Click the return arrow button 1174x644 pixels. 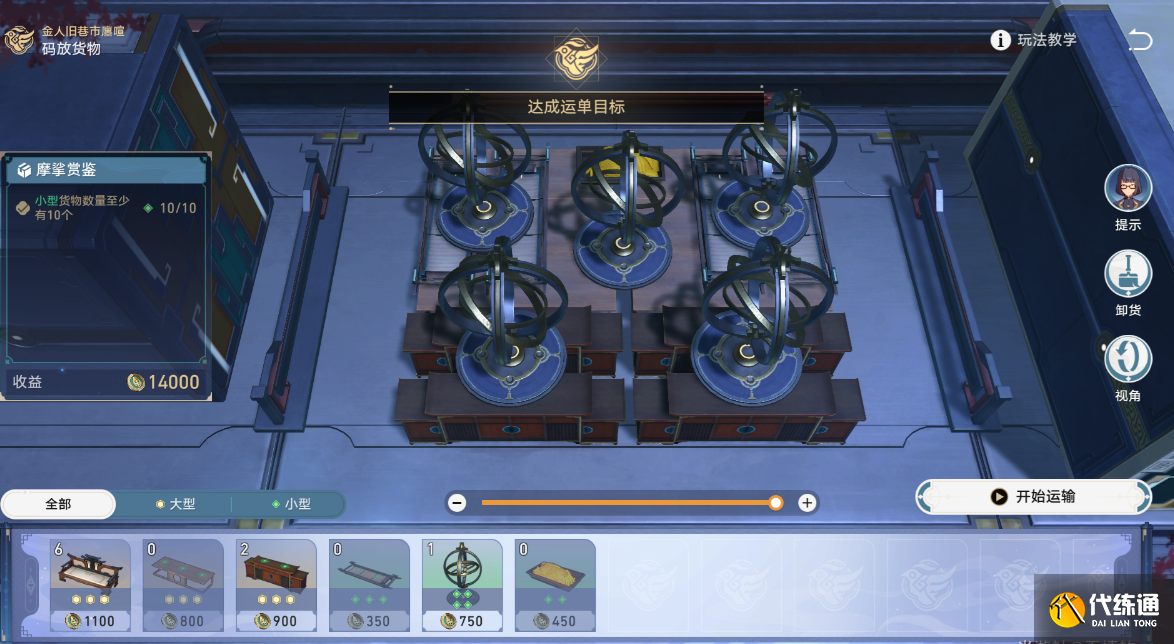point(1139,40)
